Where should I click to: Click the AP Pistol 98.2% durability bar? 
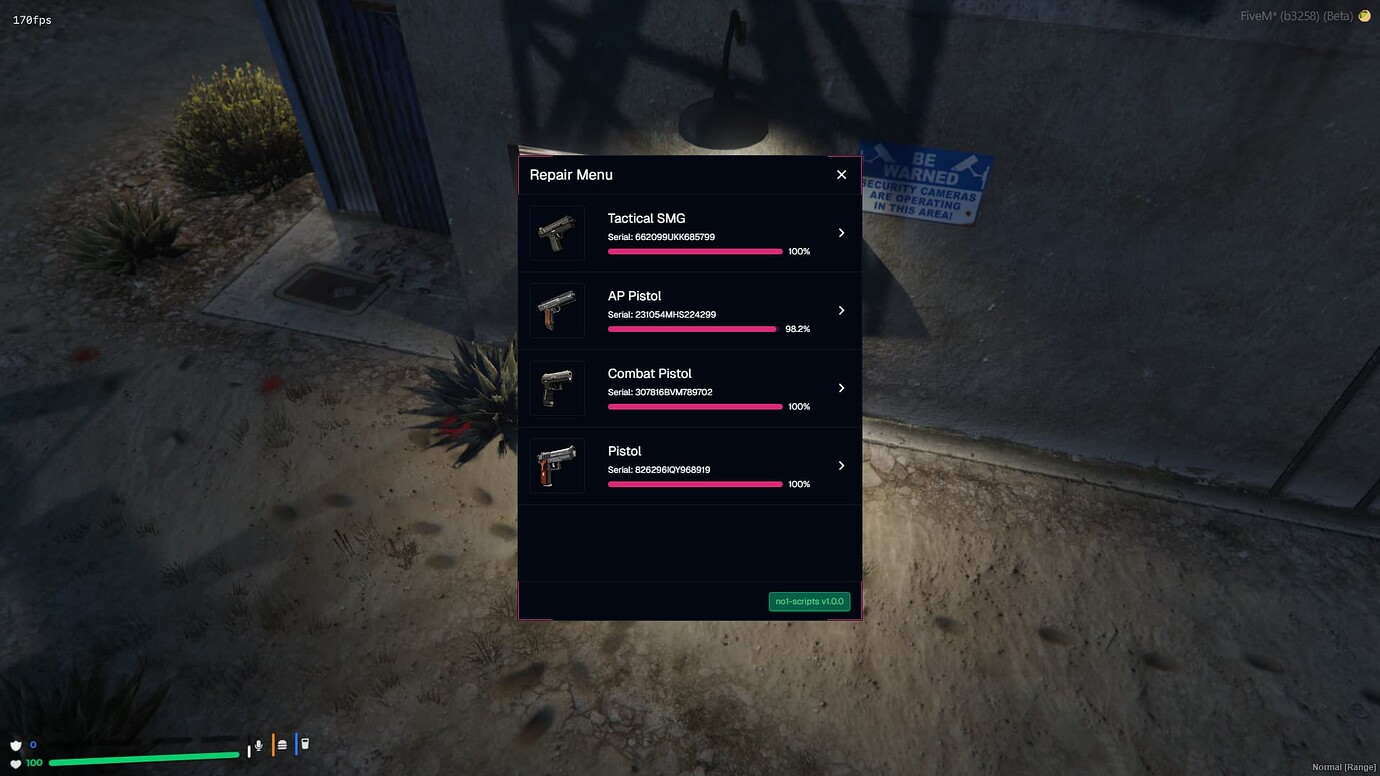(x=692, y=328)
